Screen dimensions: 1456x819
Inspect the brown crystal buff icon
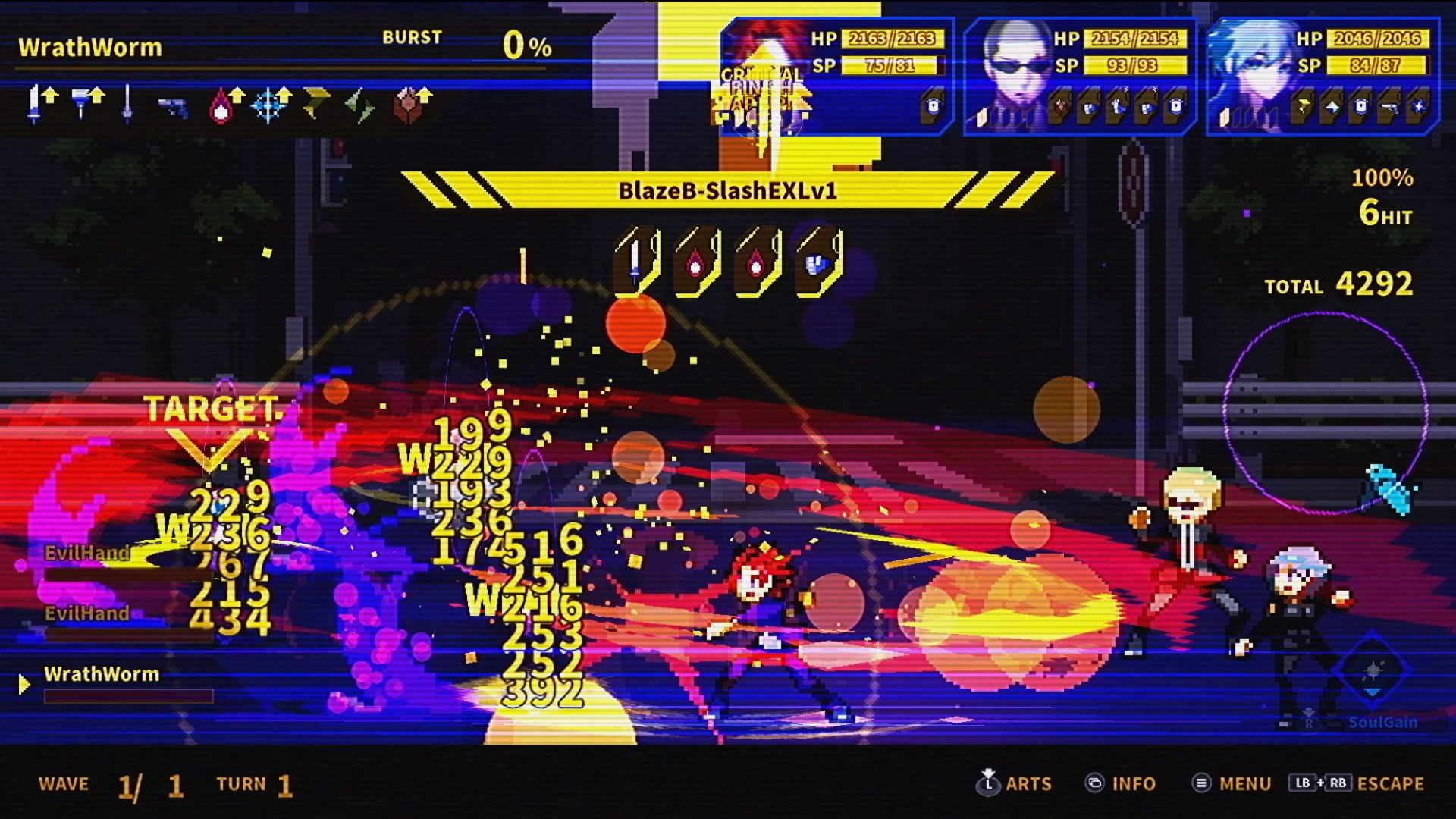tap(410, 105)
